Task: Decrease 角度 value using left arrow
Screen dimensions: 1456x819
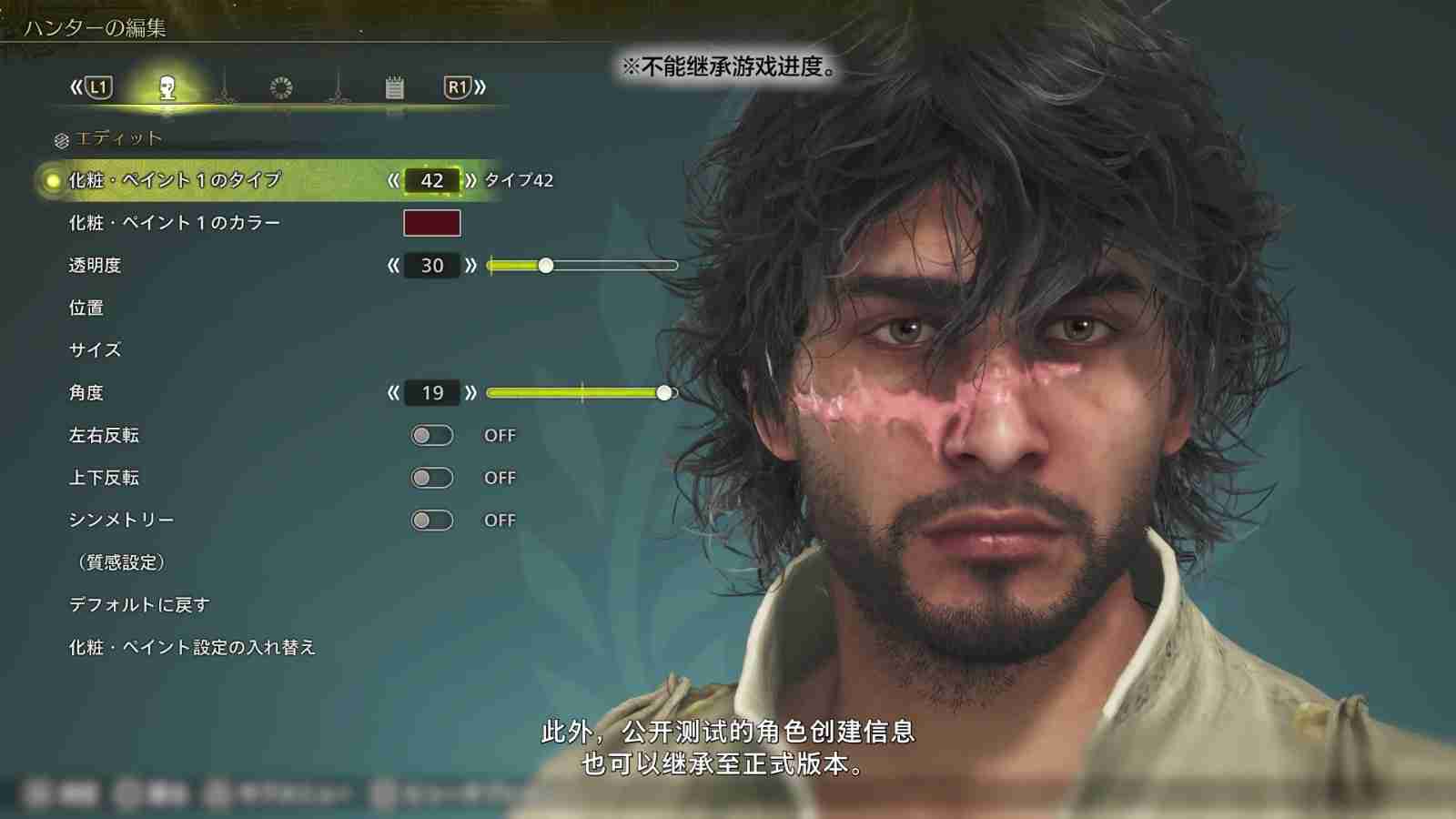Action: [x=395, y=392]
